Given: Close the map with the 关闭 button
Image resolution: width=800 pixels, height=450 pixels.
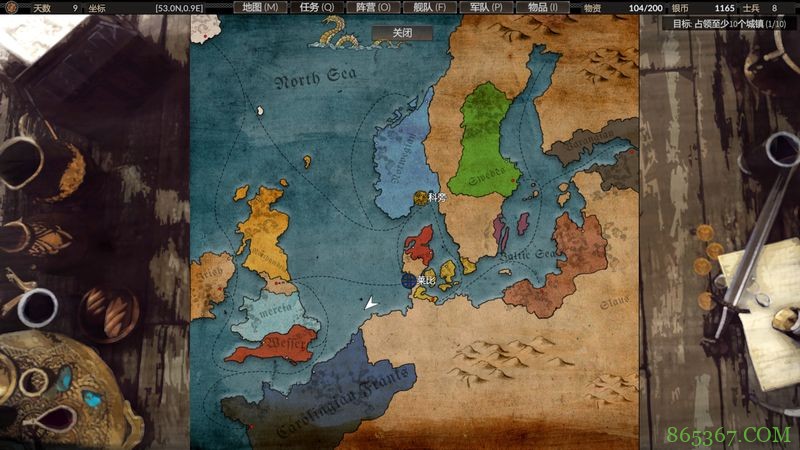Looking at the screenshot, I should click(x=402, y=32).
